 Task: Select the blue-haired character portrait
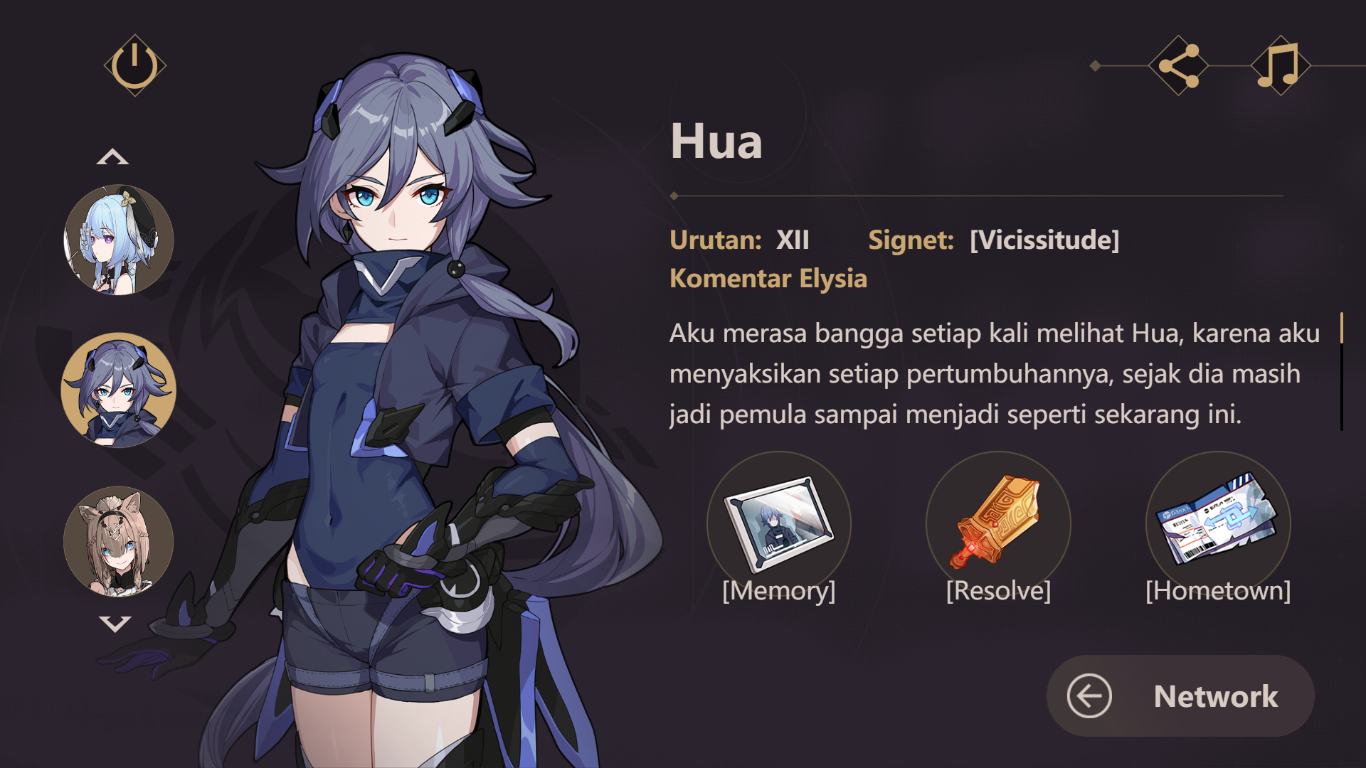pyautogui.click(x=117, y=238)
